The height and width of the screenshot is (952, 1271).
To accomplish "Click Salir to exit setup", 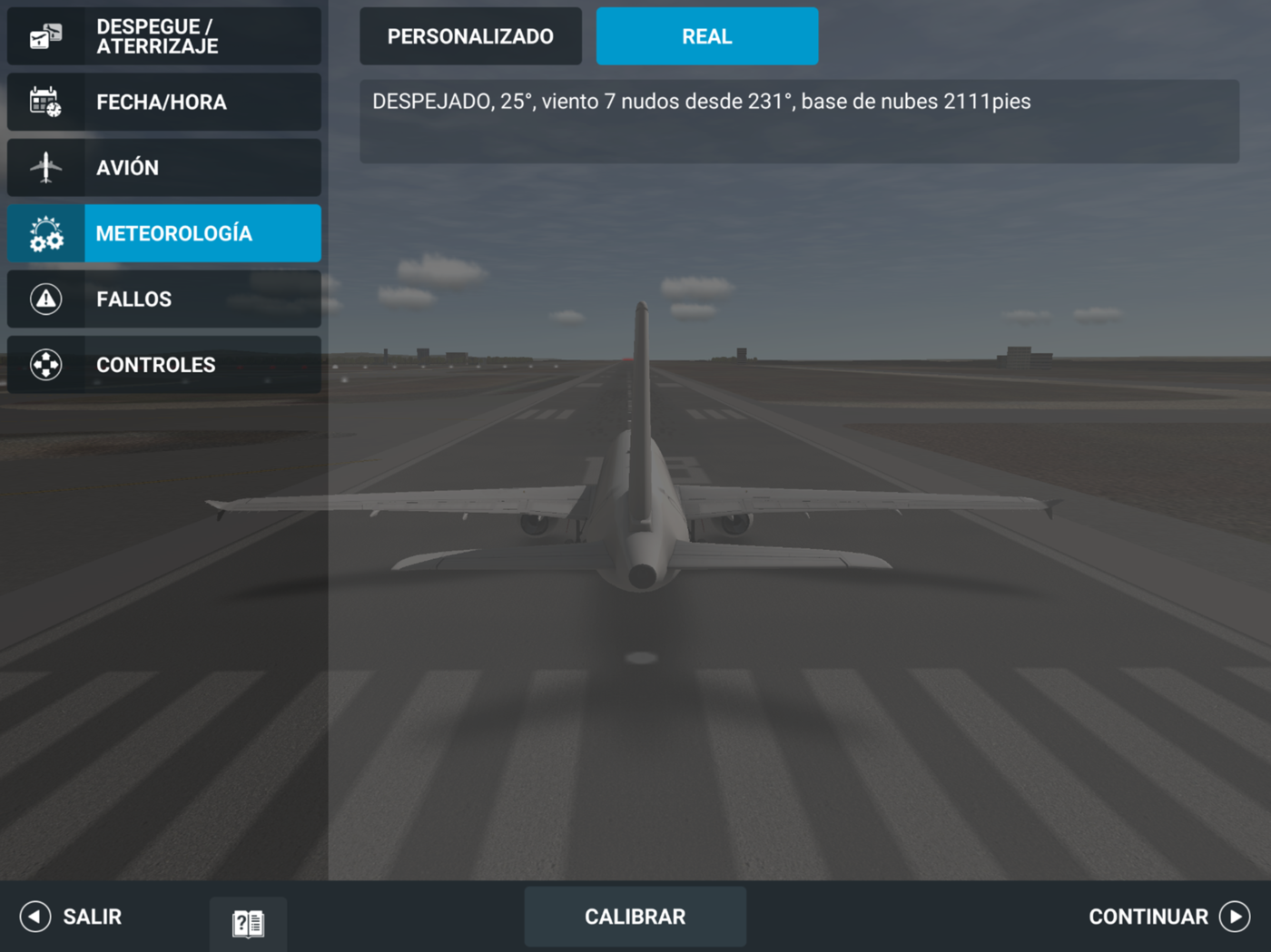I will pos(91,917).
